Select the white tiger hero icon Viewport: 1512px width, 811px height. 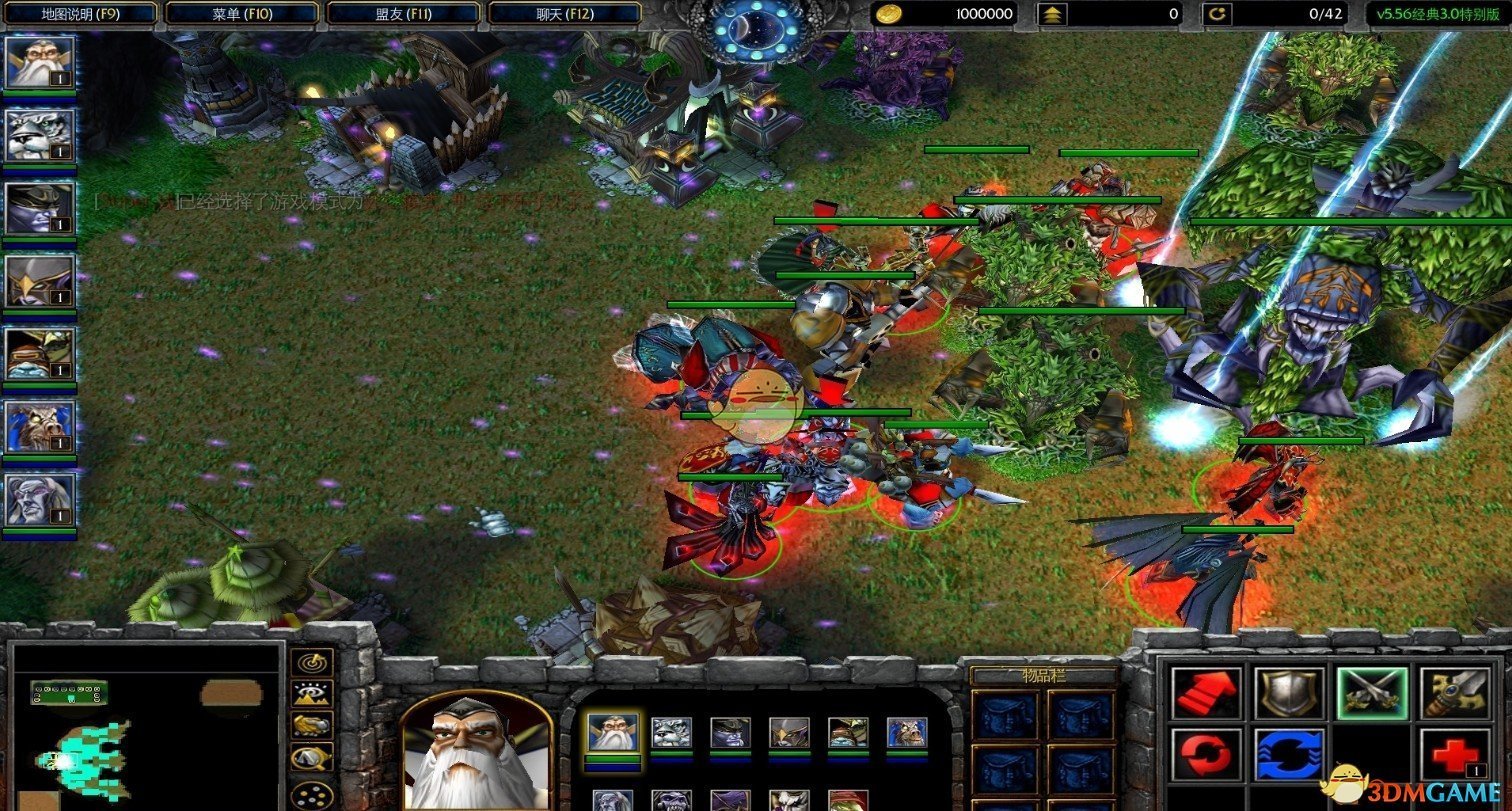[40, 136]
